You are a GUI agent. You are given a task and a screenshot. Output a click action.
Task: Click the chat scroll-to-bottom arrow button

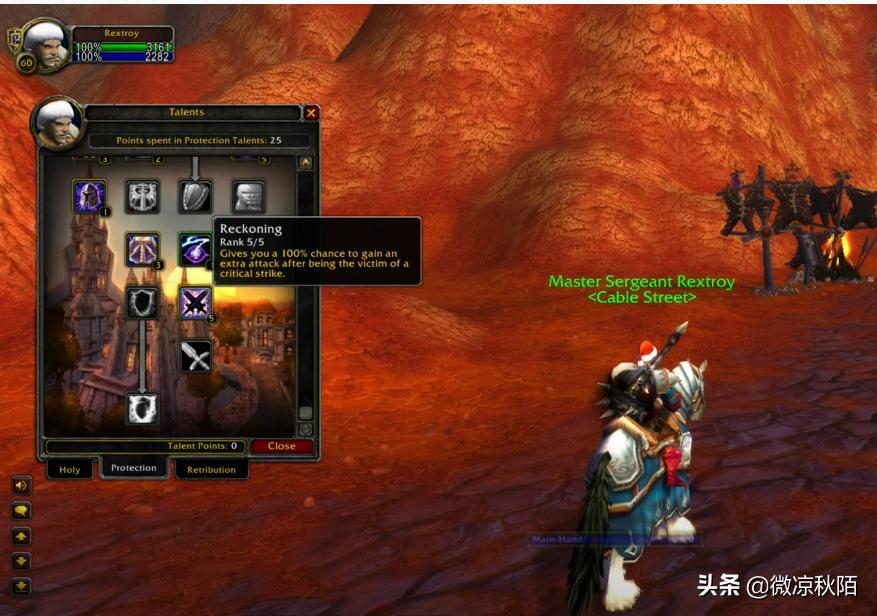21,586
